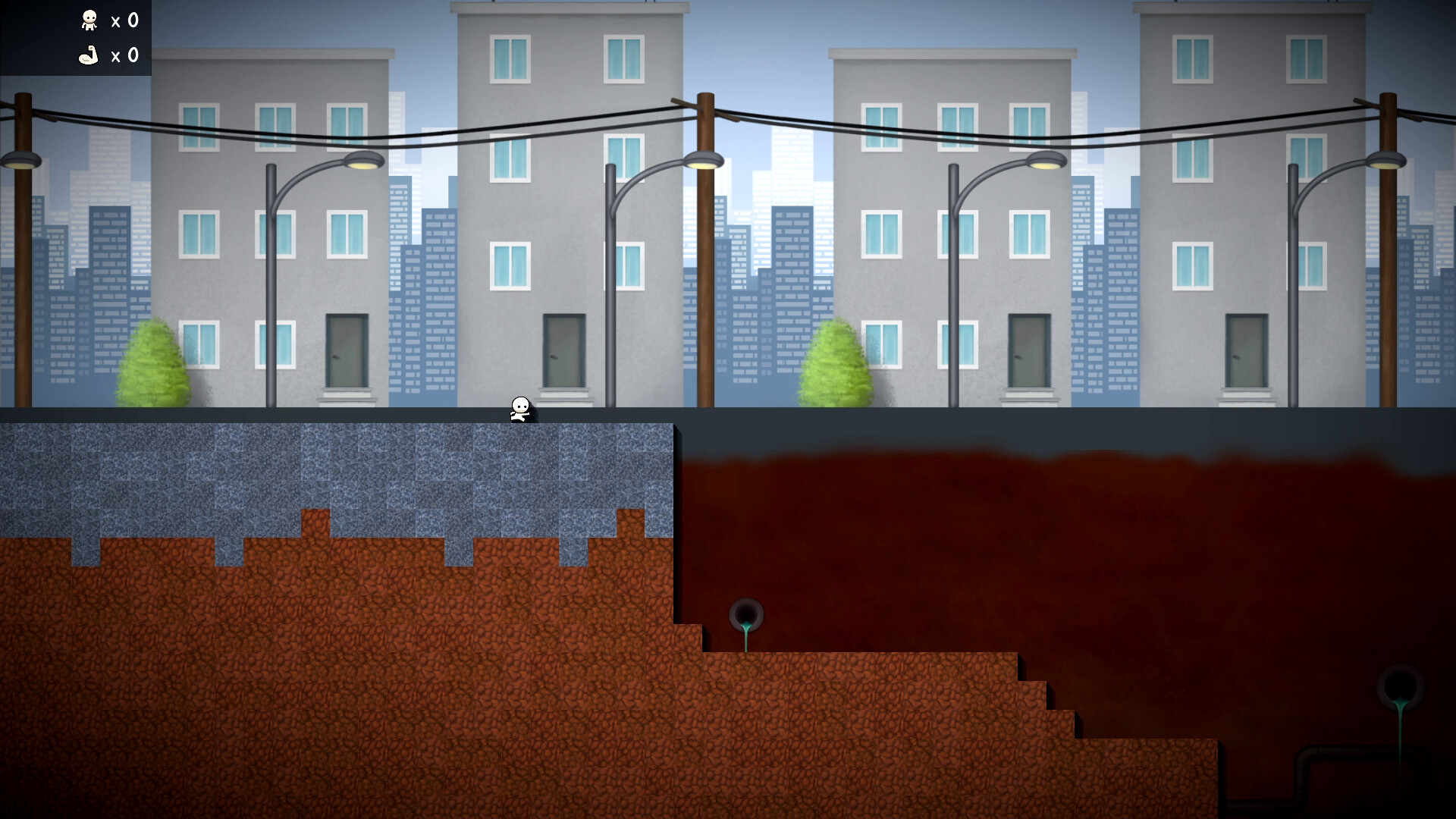Click the character counter icon in HUD
The image size is (1456, 819).
(89, 20)
